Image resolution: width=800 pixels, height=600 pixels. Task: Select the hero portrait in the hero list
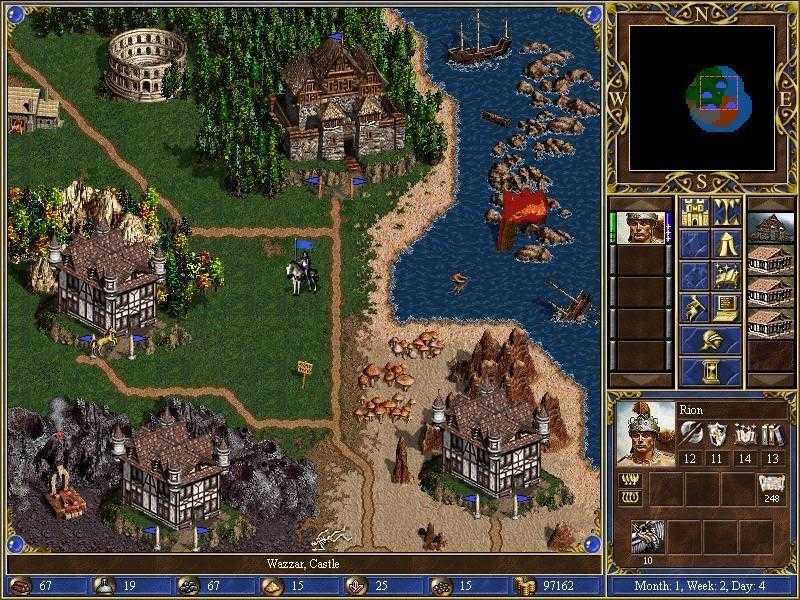point(641,228)
